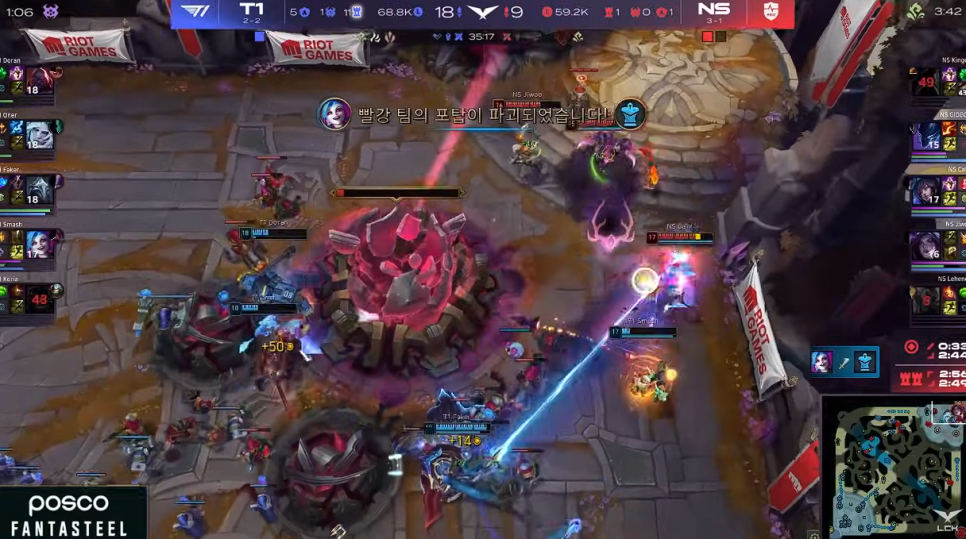Screen dimensions: 966x539
Task: Click the NS team logo on scoreboard
Action: [x=769, y=11]
